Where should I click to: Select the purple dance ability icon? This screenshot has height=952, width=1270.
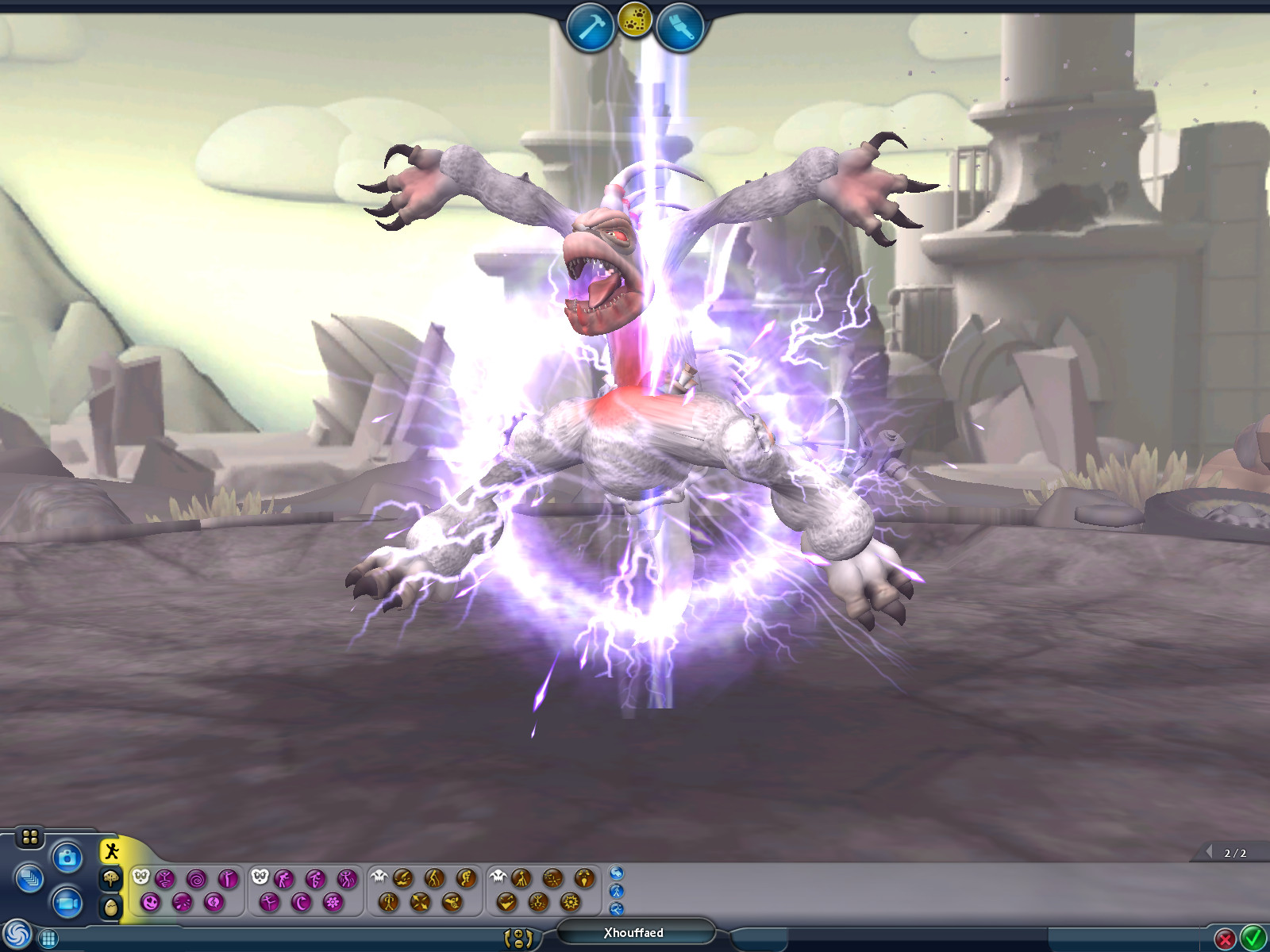[x=347, y=880]
